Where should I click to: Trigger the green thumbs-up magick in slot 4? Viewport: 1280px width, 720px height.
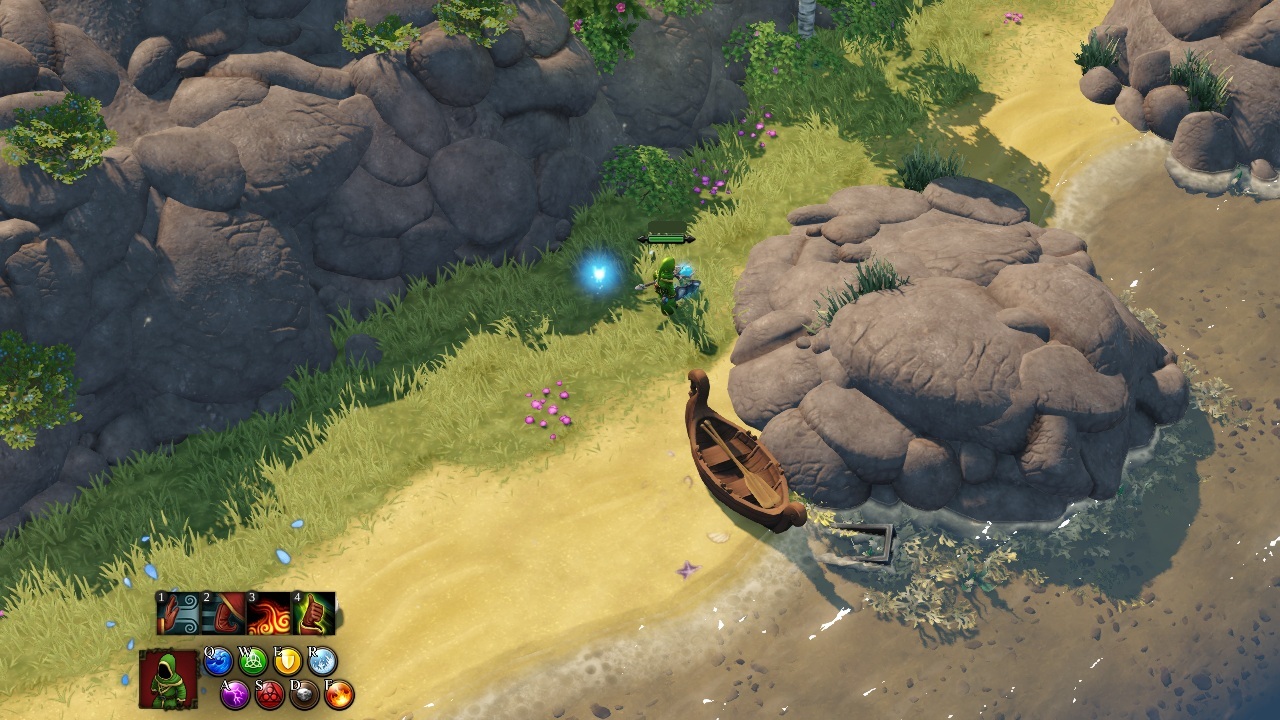pyautogui.click(x=313, y=613)
